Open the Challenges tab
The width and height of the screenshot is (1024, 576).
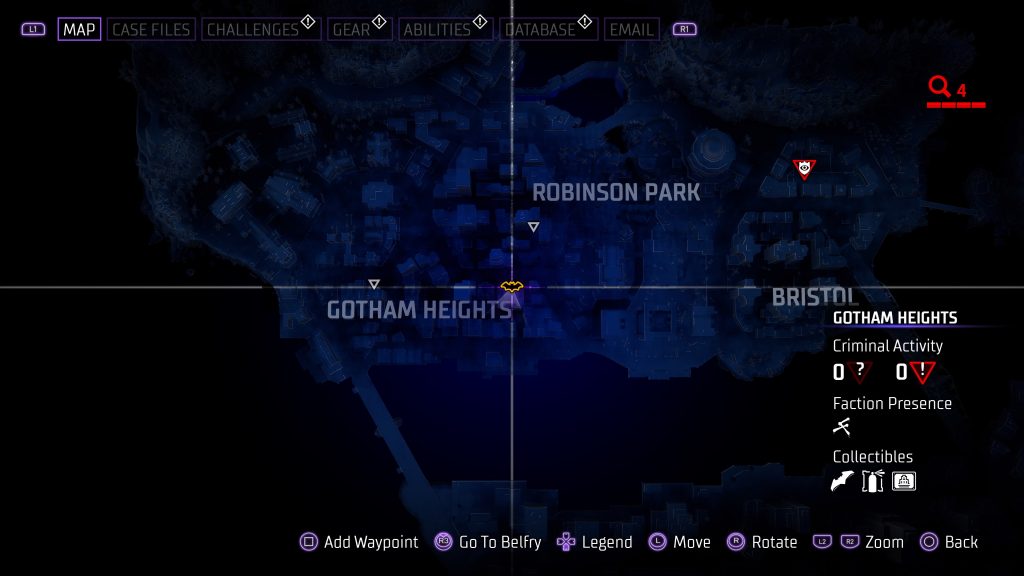coord(253,29)
